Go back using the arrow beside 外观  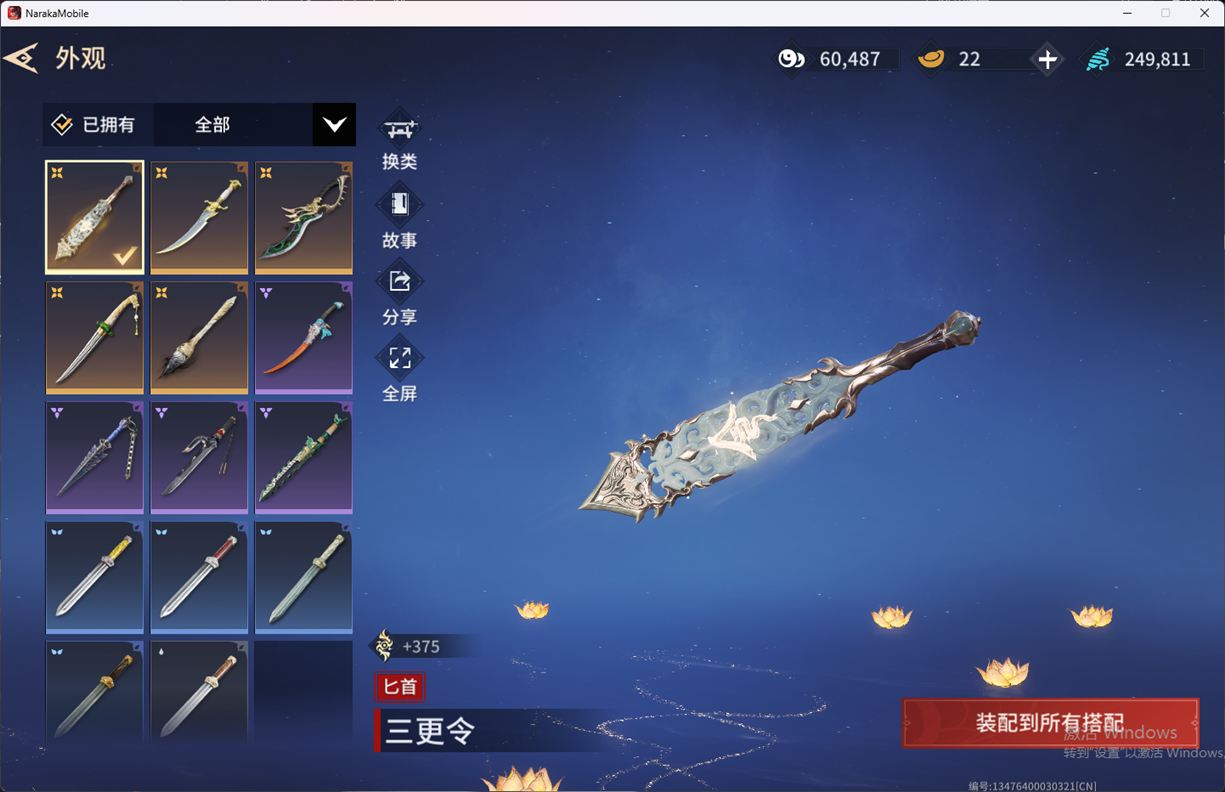pyautogui.click(x=21, y=58)
